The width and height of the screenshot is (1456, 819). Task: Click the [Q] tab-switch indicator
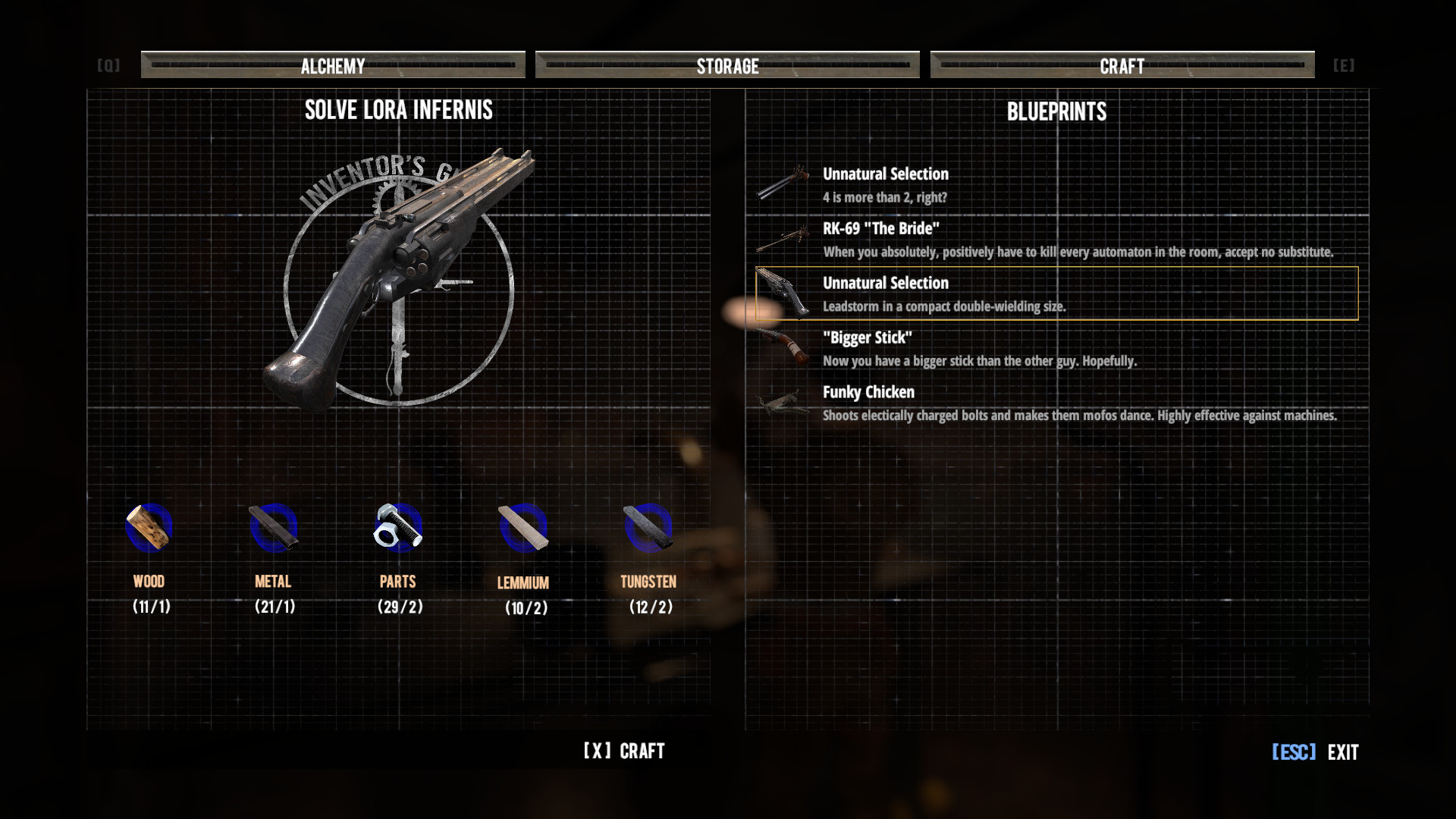[x=108, y=65]
